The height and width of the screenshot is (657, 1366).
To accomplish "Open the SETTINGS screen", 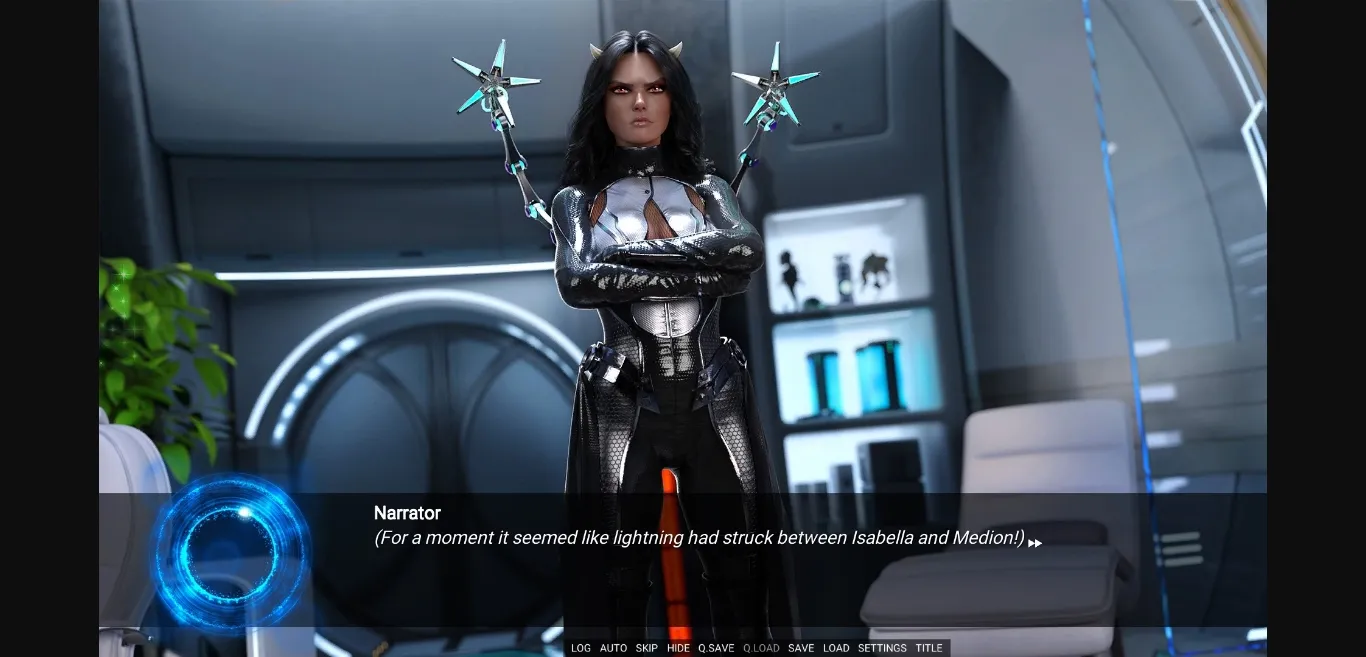I will pos(882,648).
